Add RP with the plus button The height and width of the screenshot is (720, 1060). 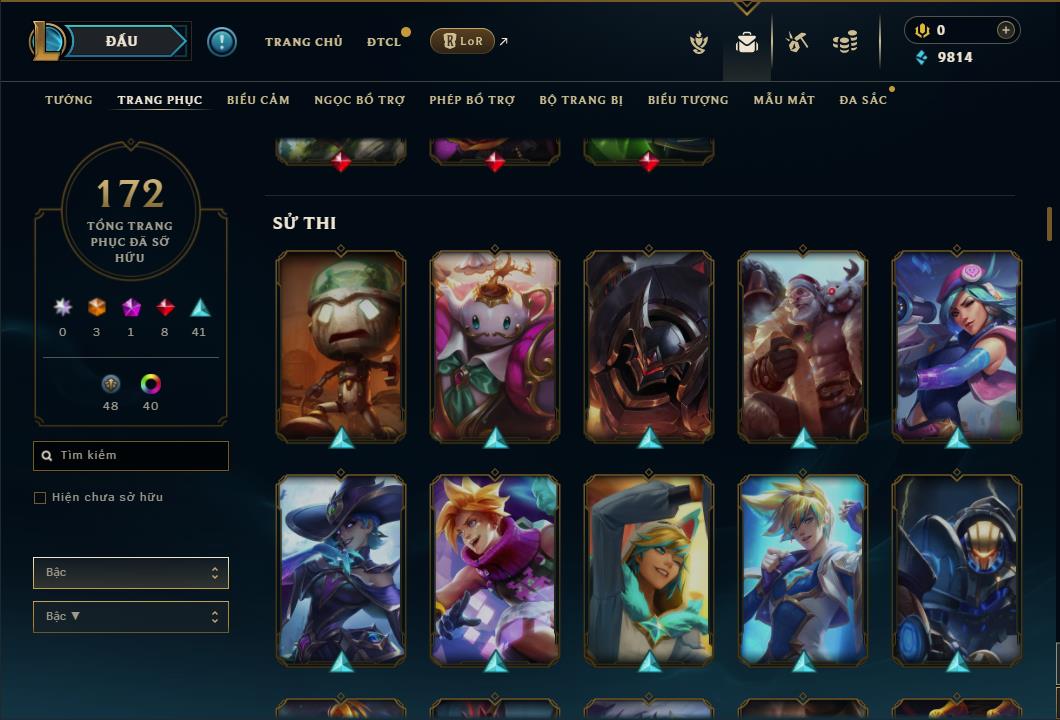[x=1005, y=30]
